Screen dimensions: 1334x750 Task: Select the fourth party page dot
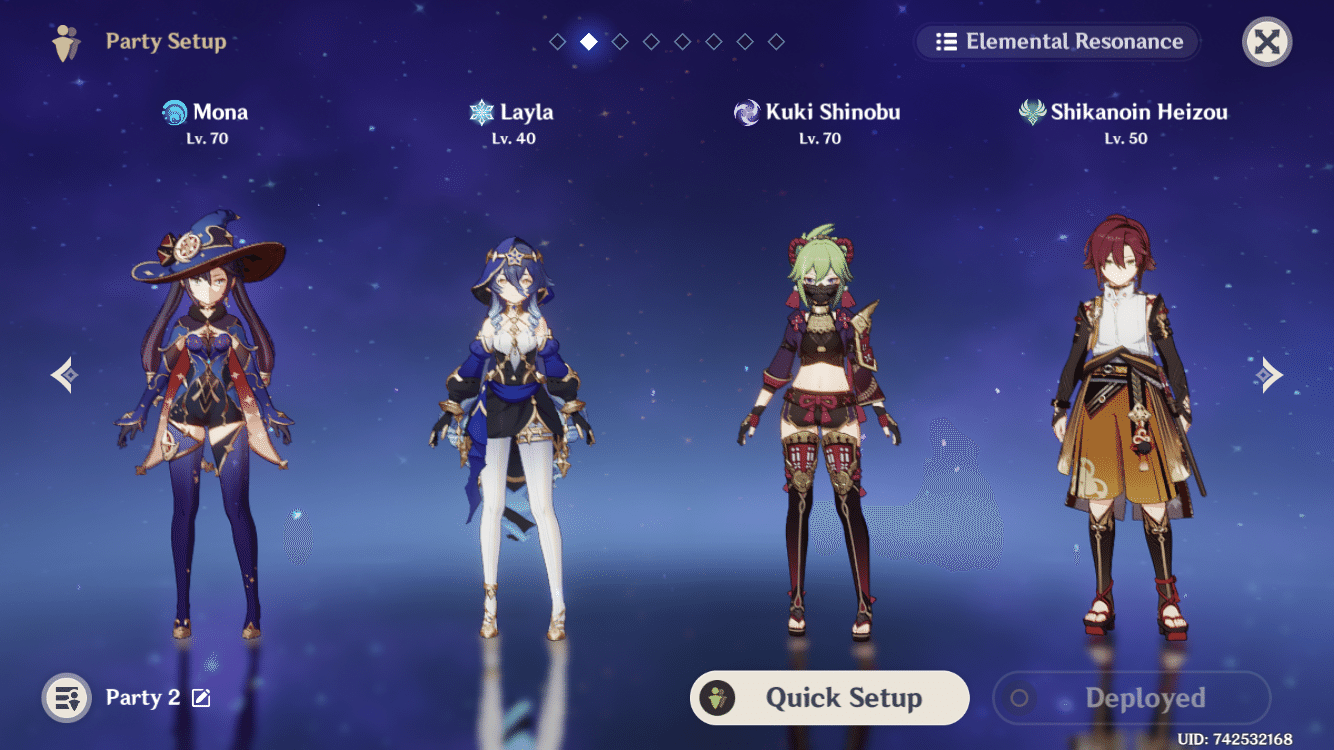click(651, 41)
